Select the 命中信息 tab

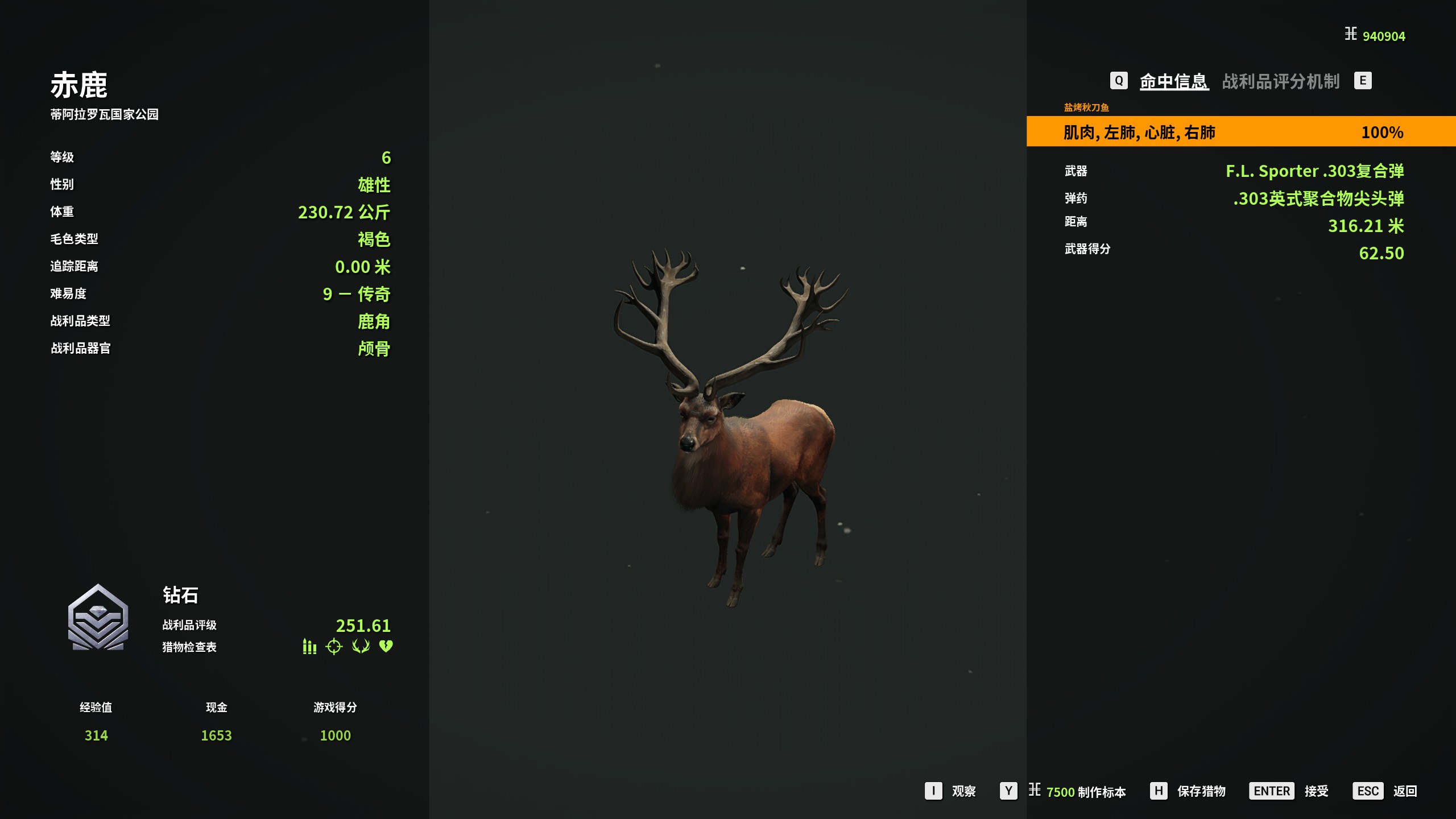pos(1173,81)
